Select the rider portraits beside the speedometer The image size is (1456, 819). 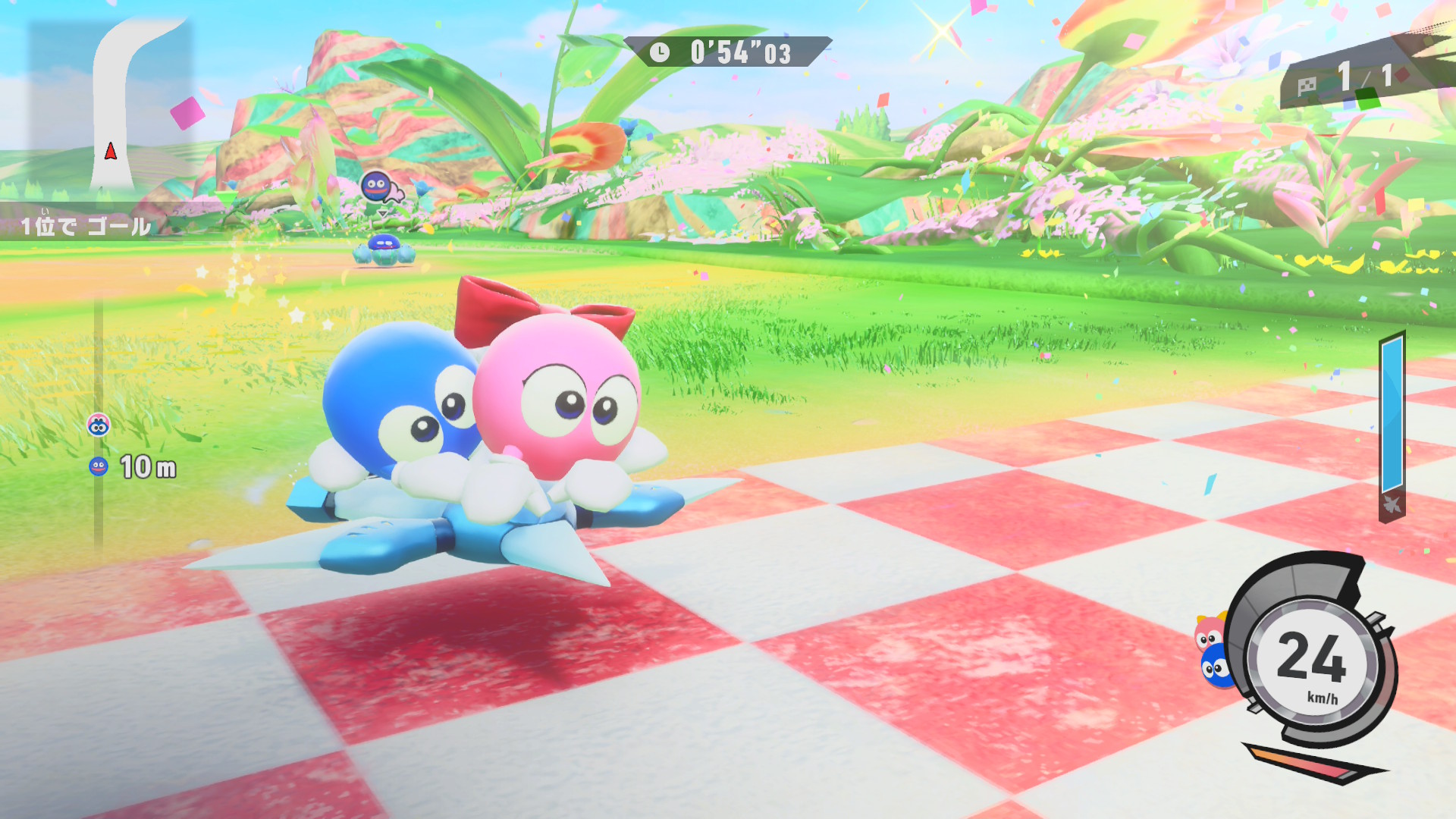[x=1213, y=652]
